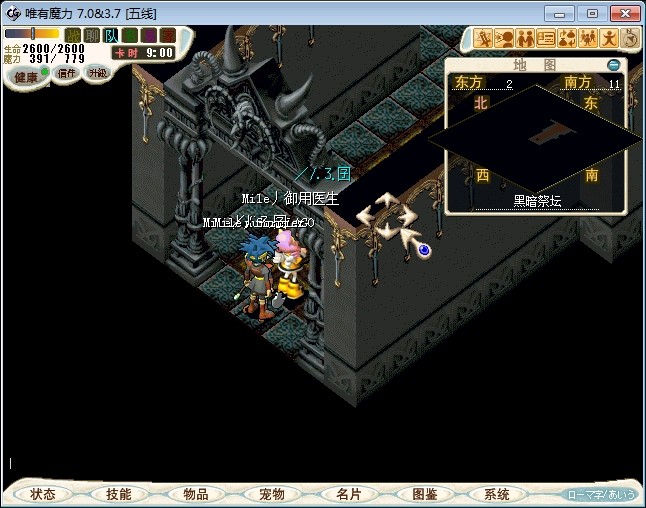This screenshot has width=646, height=508.
Task: Toggle the 战 battle mode switch
Action: pyautogui.click(x=73, y=35)
